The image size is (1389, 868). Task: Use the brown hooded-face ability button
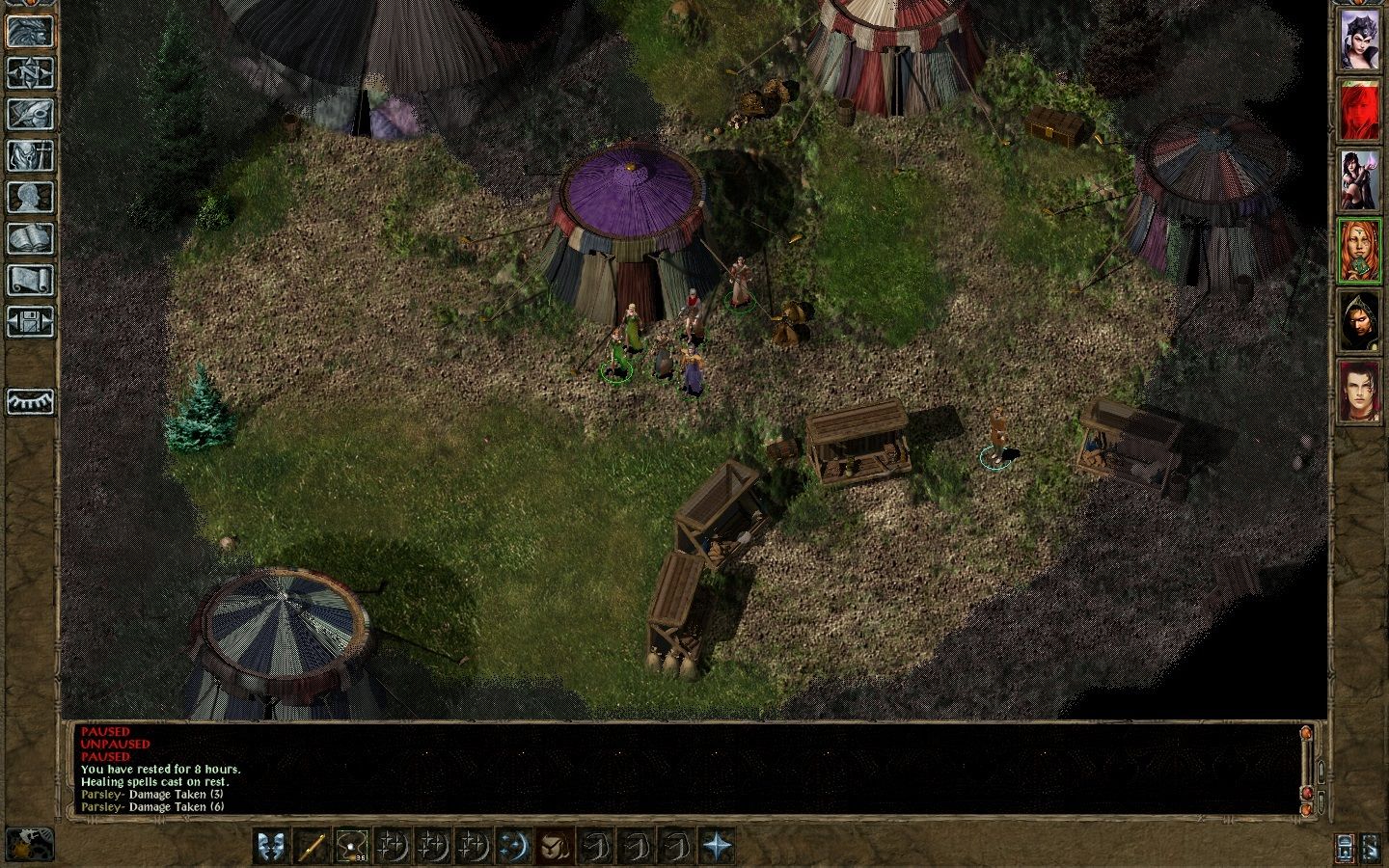pyautogui.click(x=557, y=847)
